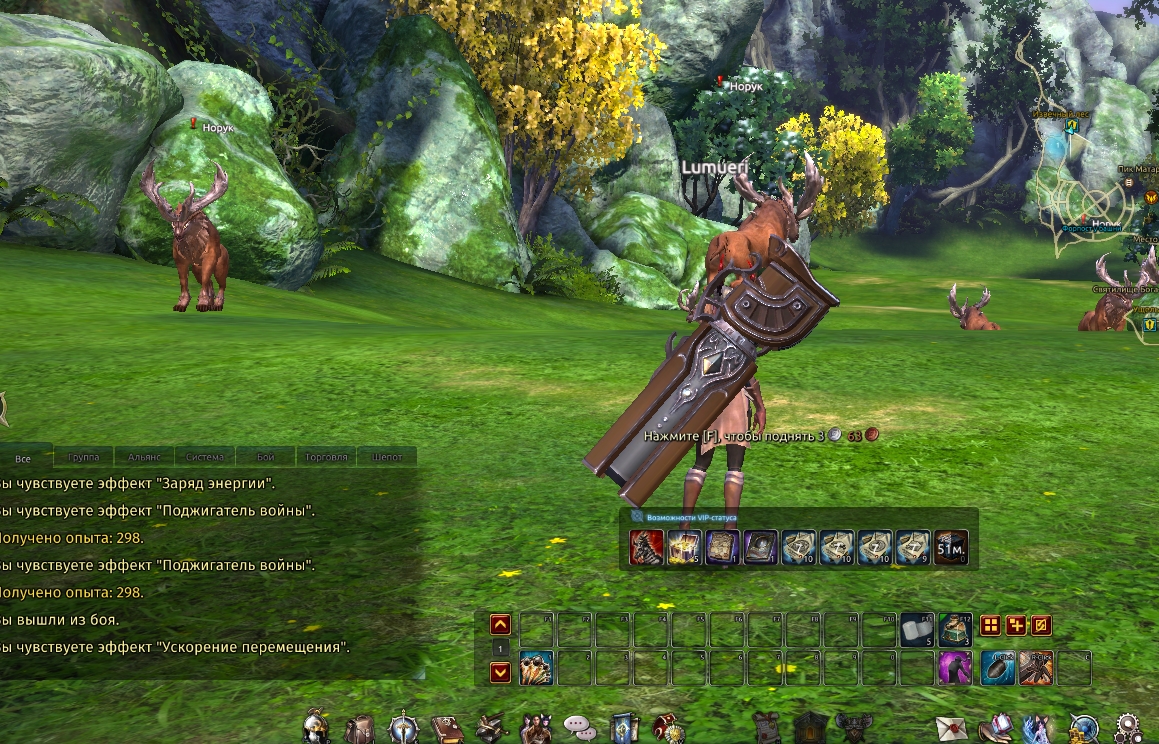Click the four-squares hotbar layout button

point(990,626)
